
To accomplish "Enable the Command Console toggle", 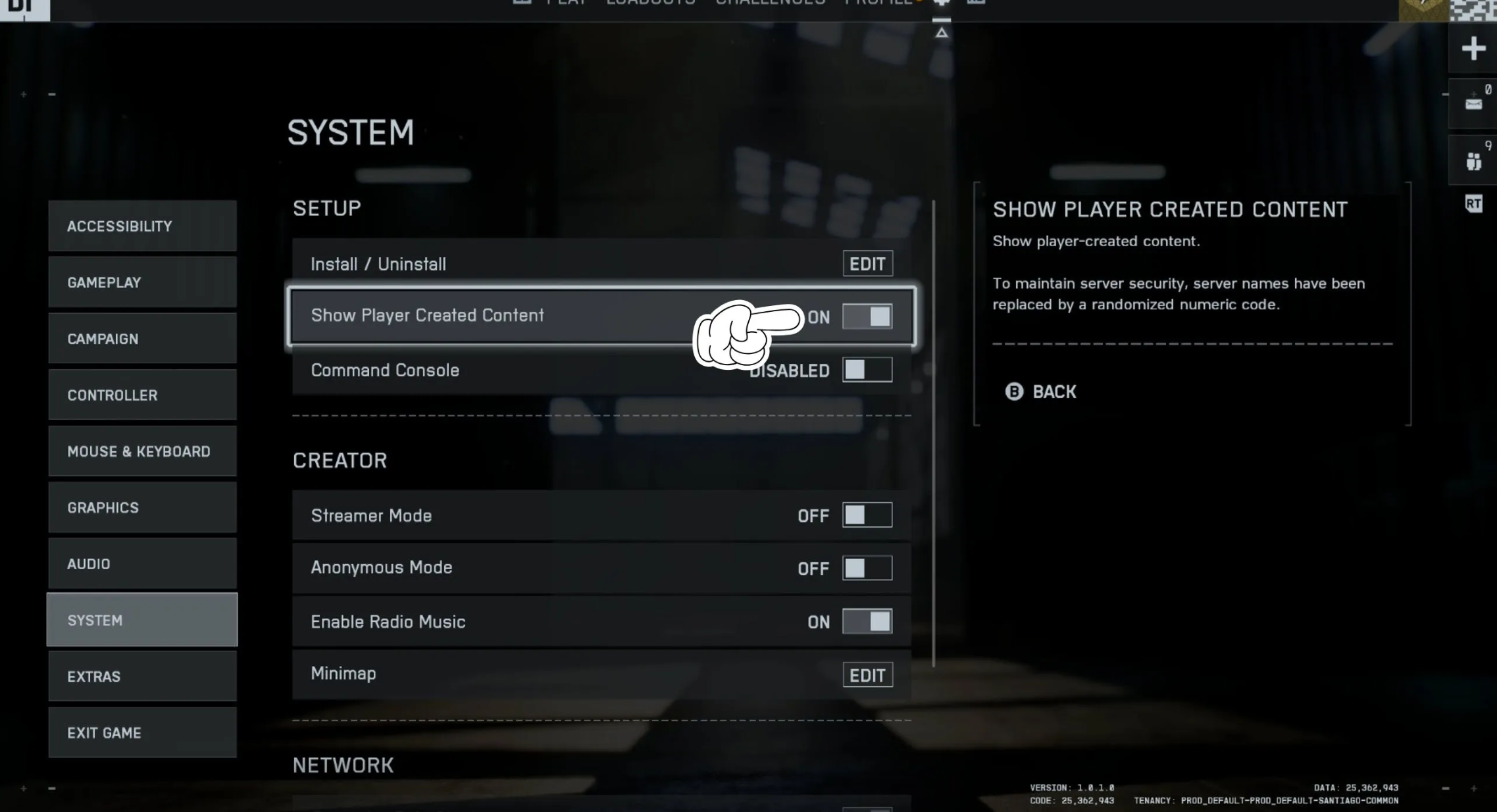I will (867, 370).
